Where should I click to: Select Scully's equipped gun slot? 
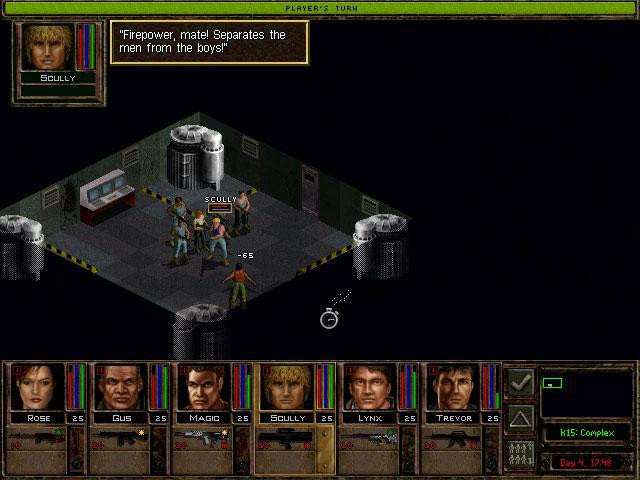(x=285, y=438)
